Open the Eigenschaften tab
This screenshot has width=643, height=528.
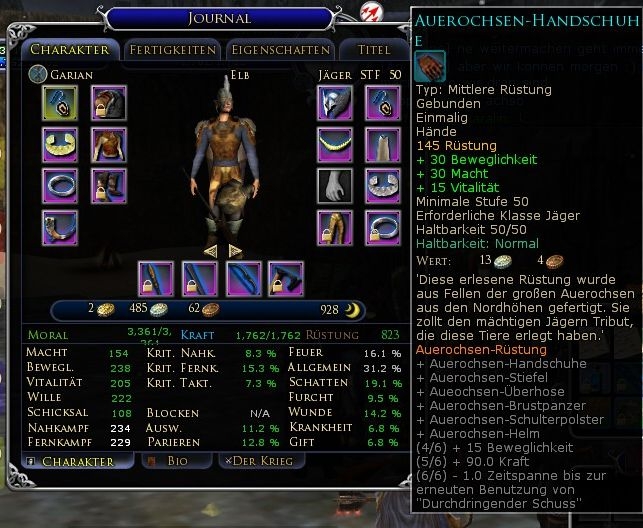pyautogui.click(x=279, y=50)
